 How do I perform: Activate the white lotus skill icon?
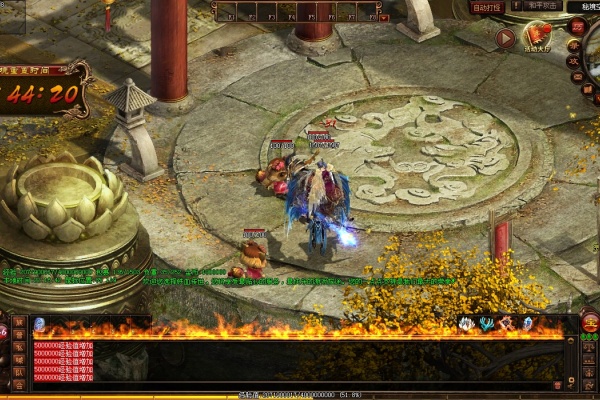tap(466, 324)
